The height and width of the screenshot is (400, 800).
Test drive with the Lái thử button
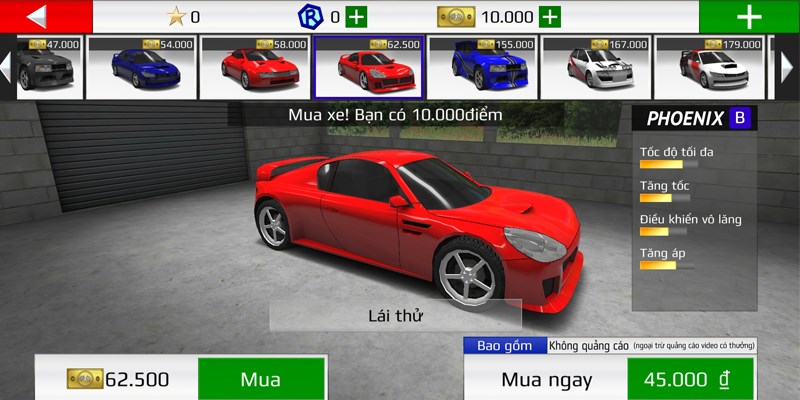click(395, 316)
